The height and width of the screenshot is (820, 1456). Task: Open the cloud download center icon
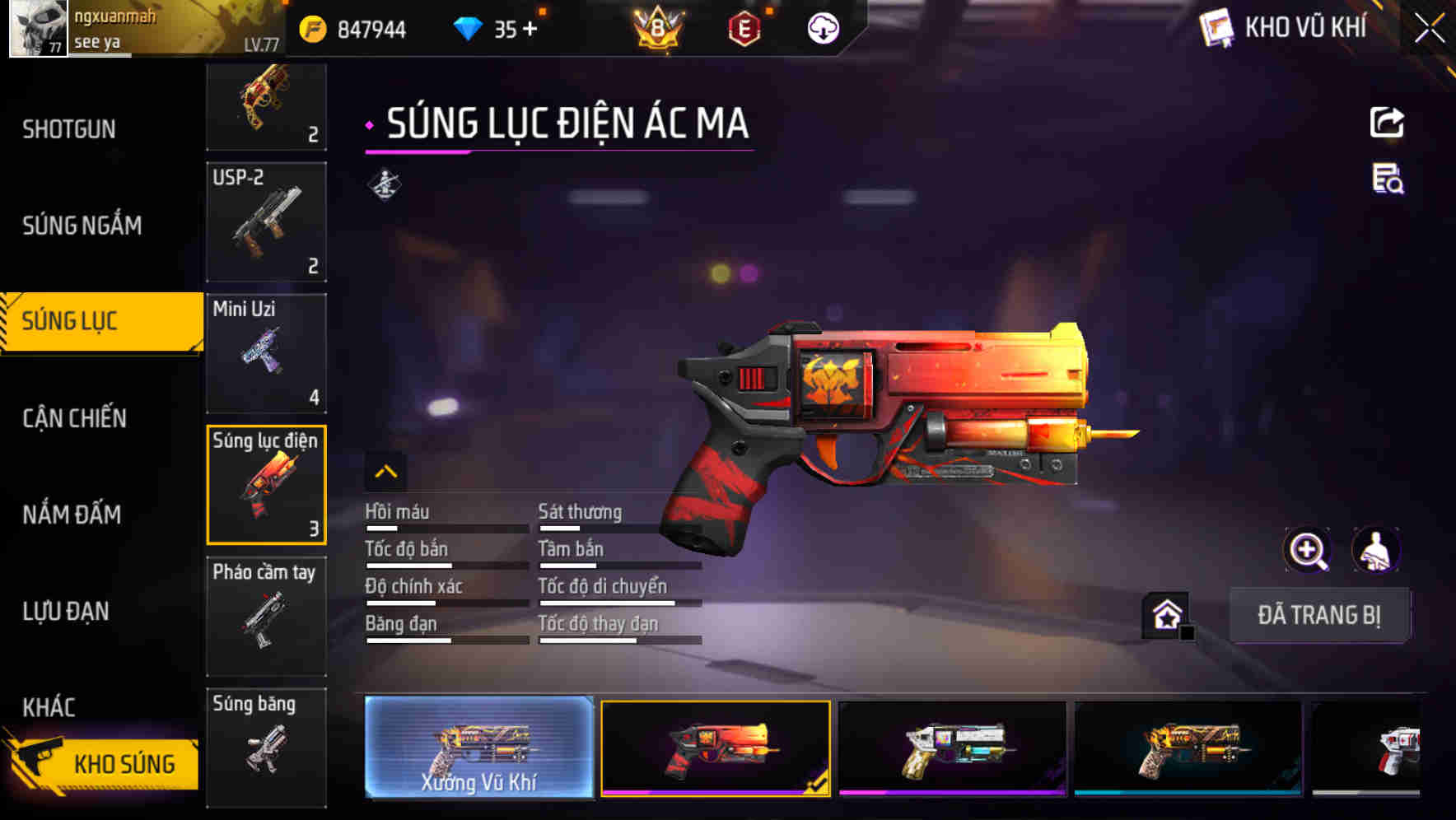tap(822, 27)
